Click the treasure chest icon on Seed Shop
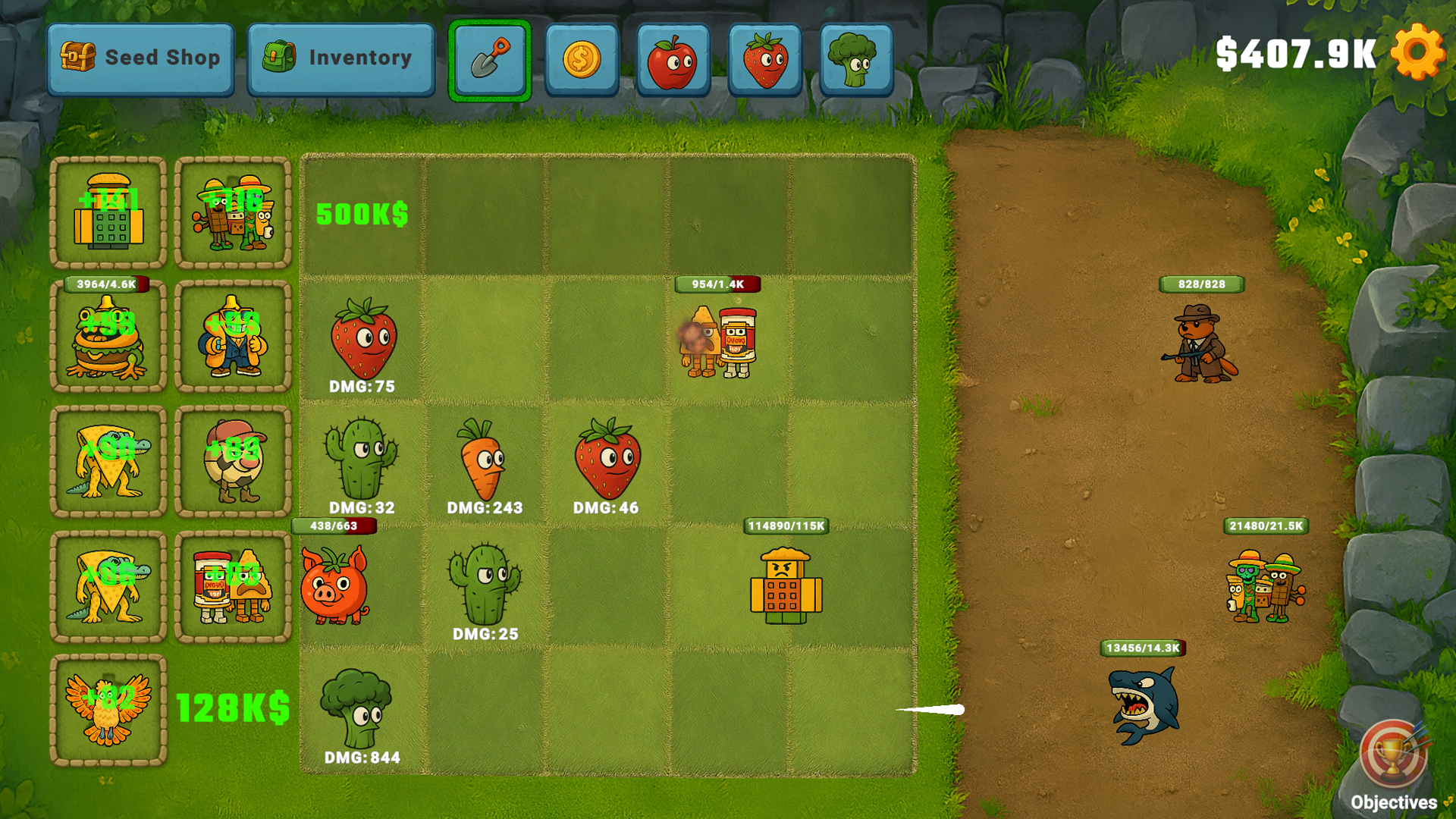This screenshot has height=819, width=1456. [x=78, y=56]
